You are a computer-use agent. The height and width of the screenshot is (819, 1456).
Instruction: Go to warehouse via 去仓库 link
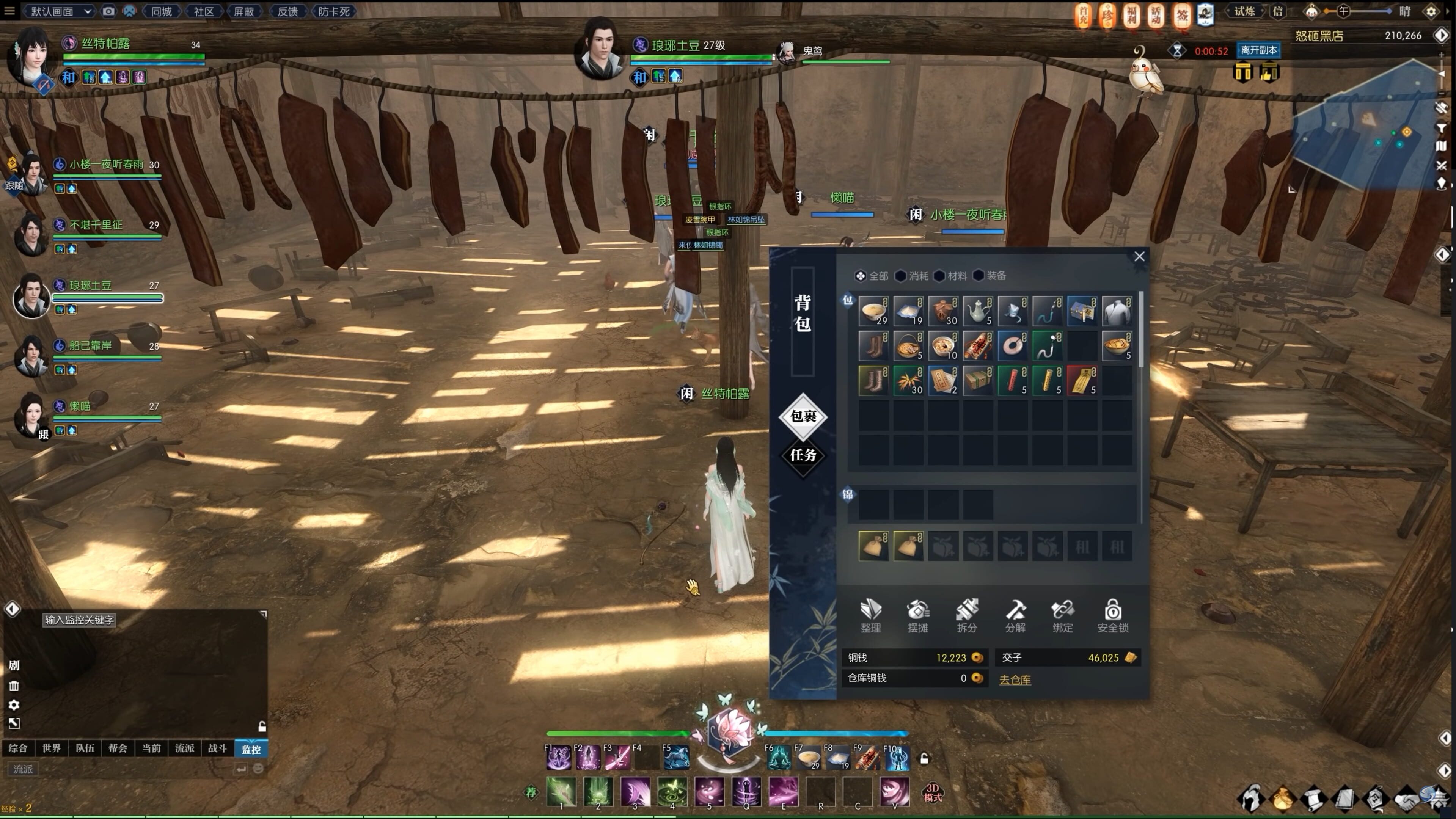[x=1015, y=679]
